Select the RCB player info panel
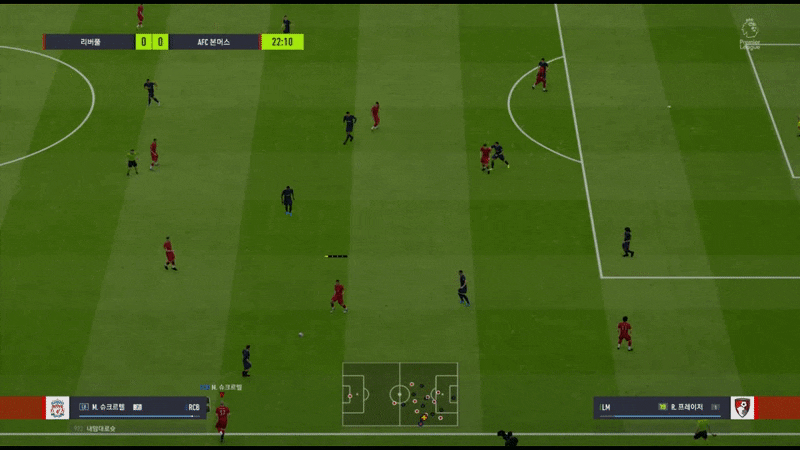The height and width of the screenshot is (450, 800). pos(138,408)
